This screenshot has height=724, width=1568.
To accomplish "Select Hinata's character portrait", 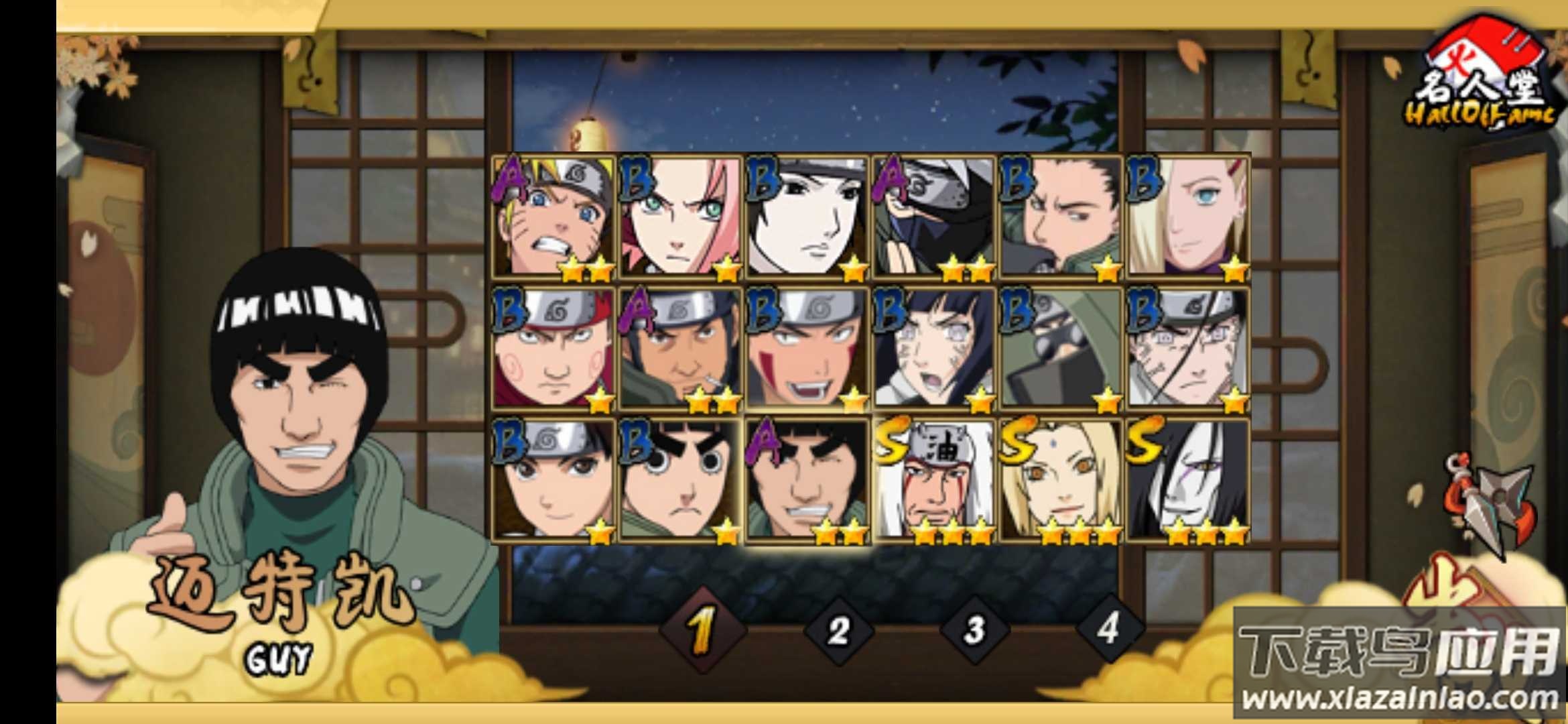I will pos(934,349).
